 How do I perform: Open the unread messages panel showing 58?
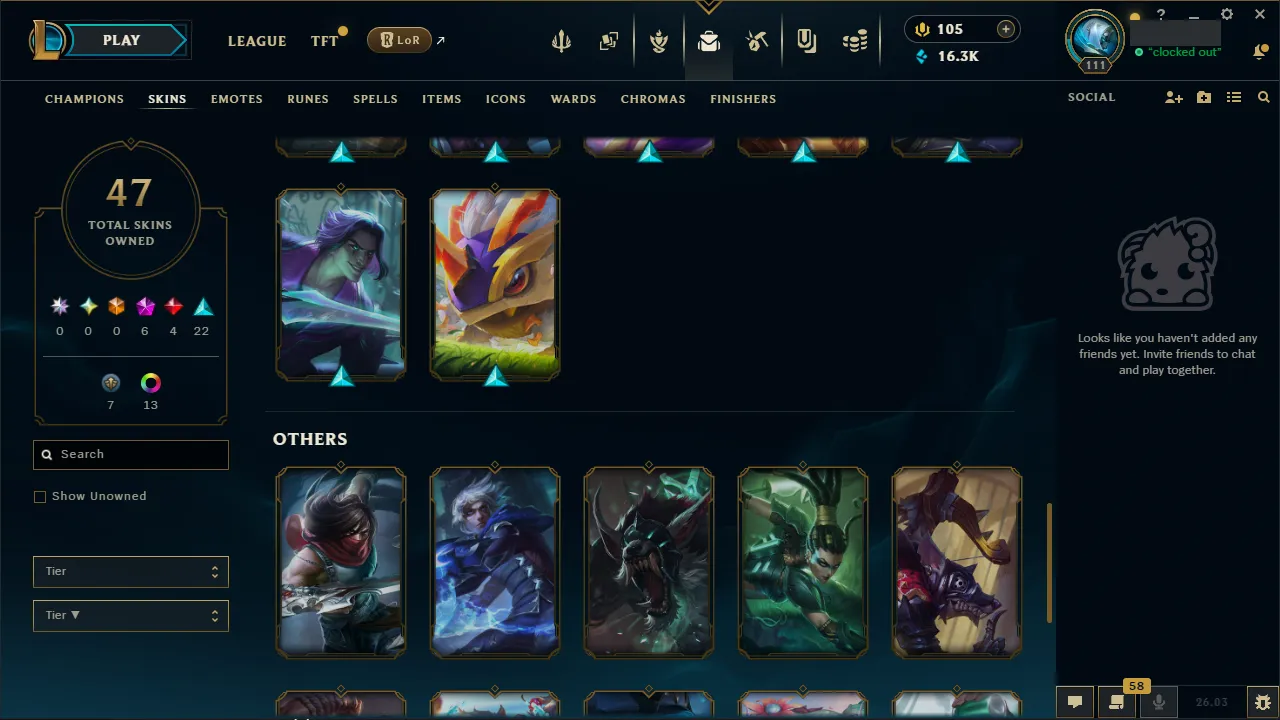[x=1117, y=701]
